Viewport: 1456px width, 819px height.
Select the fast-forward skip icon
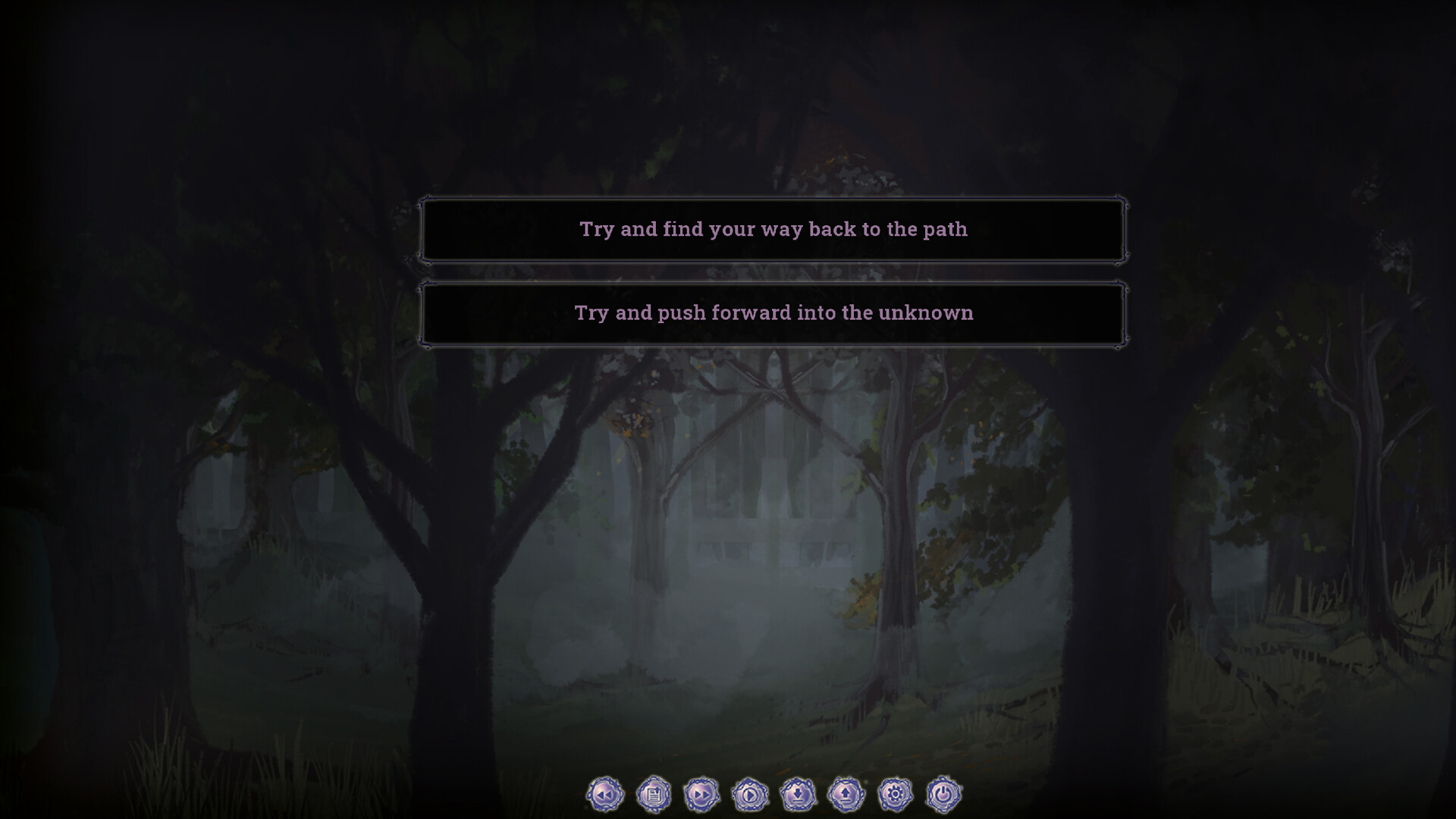(704, 794)
